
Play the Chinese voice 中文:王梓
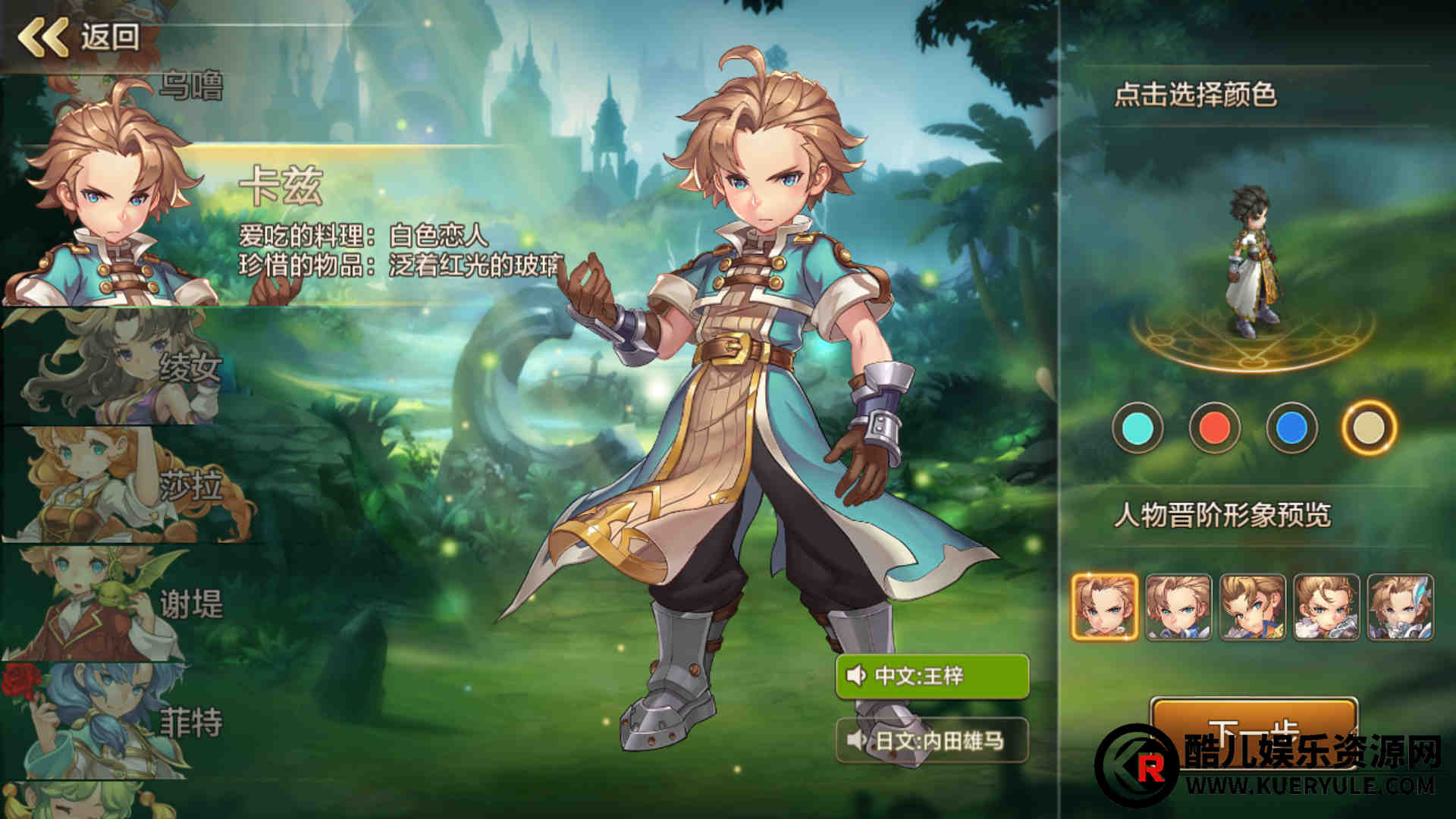click(932, 676)
